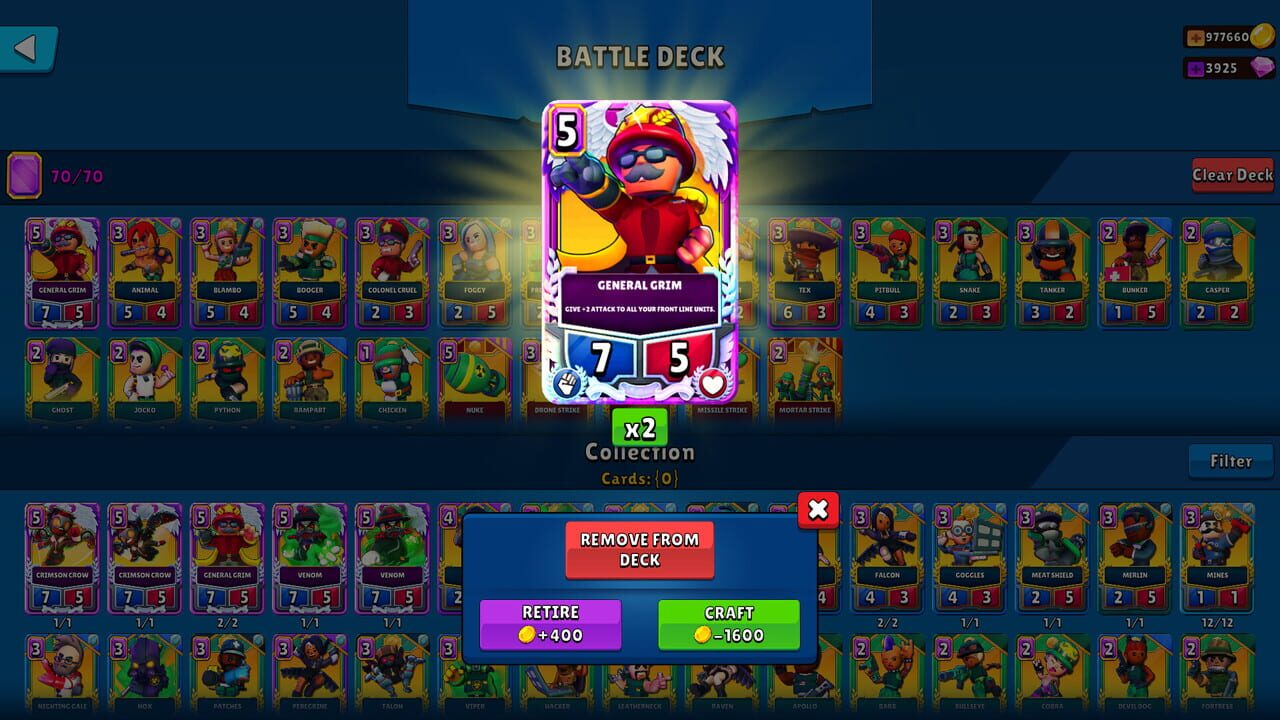Close the card options popup
Screen dimensions: 1280x720
click(818, 510)
